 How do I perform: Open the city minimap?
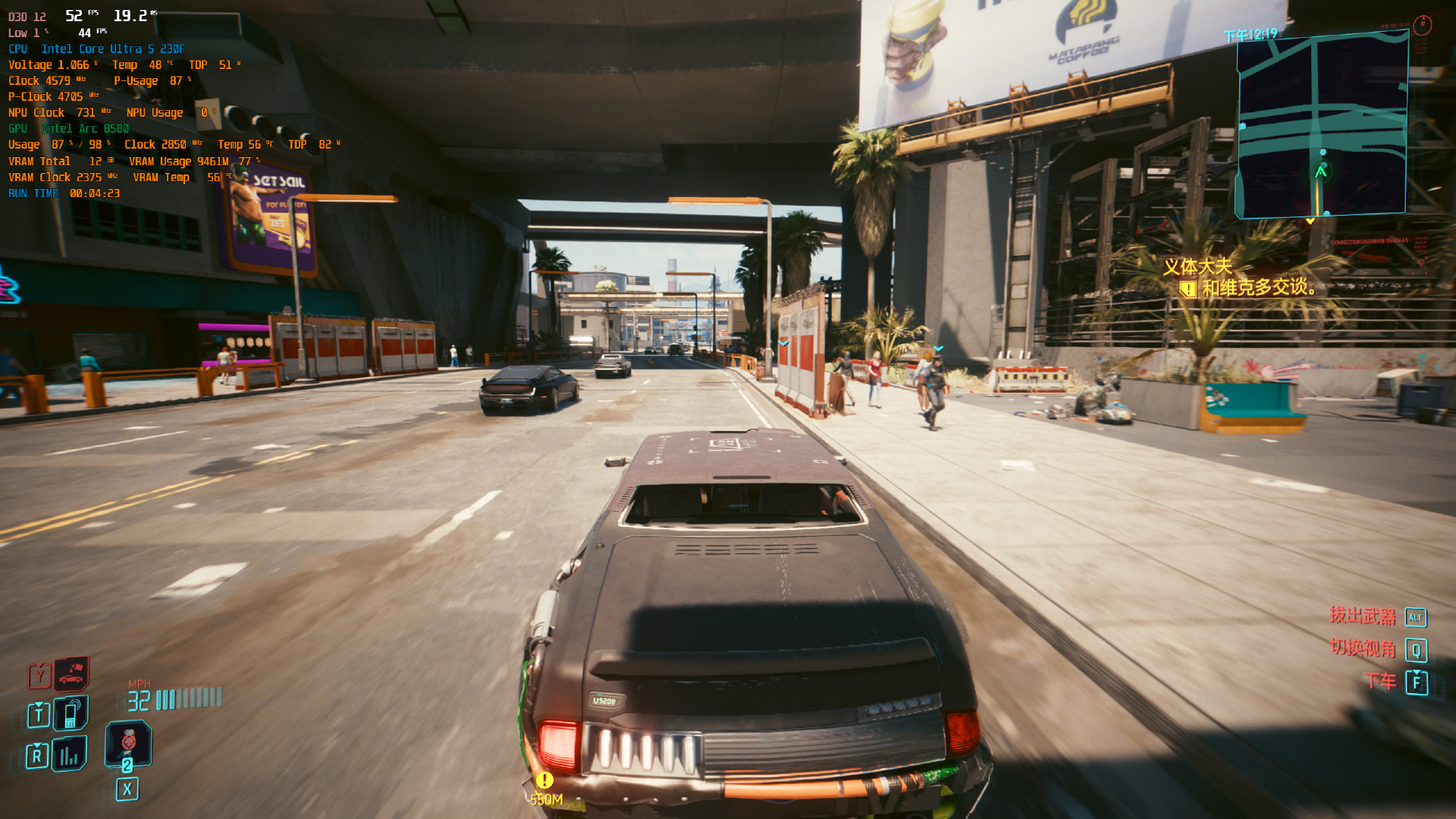click(x=1322, y=125)
